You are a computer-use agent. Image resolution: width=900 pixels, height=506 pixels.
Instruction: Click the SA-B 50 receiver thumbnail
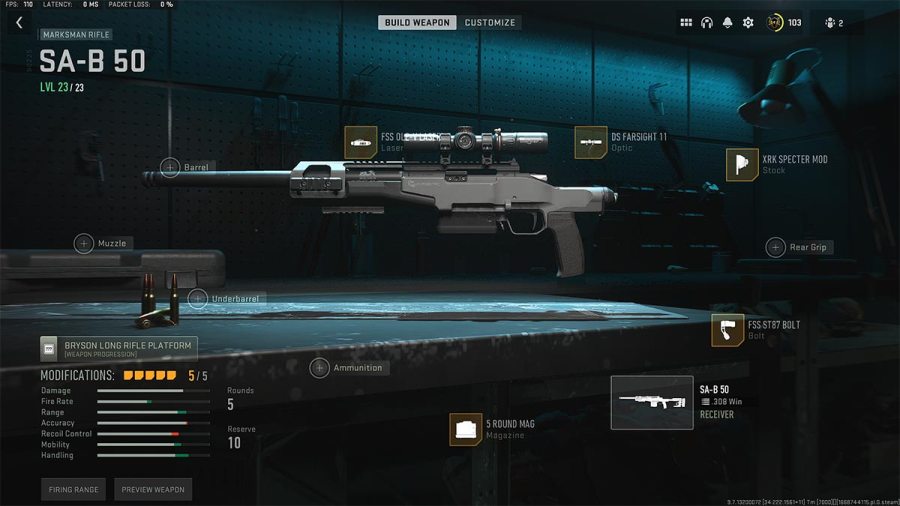click(x=652, y=402)
